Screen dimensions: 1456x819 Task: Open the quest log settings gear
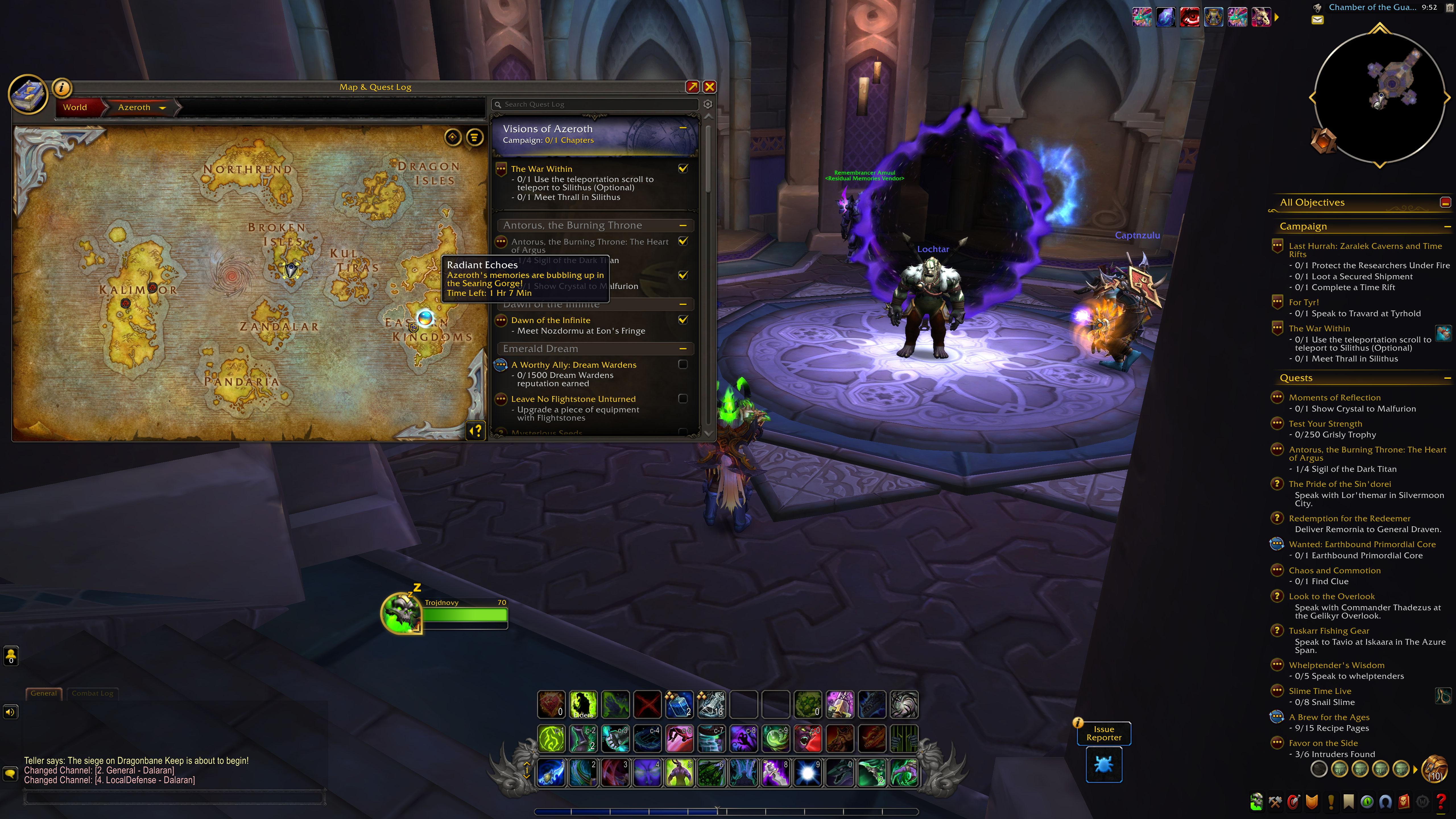pos(708,105)
